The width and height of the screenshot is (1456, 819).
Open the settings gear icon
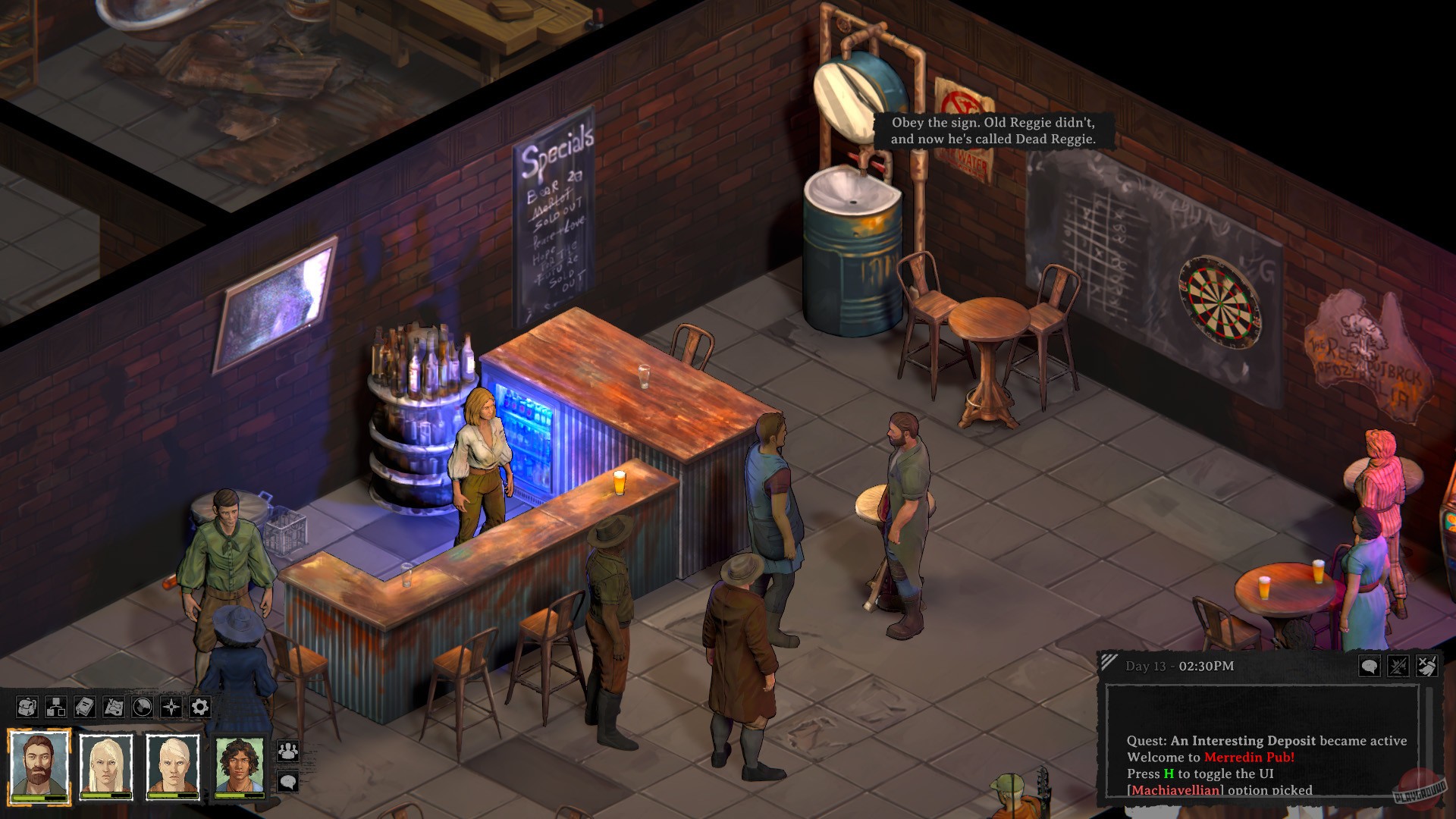(x=200, y=707)
